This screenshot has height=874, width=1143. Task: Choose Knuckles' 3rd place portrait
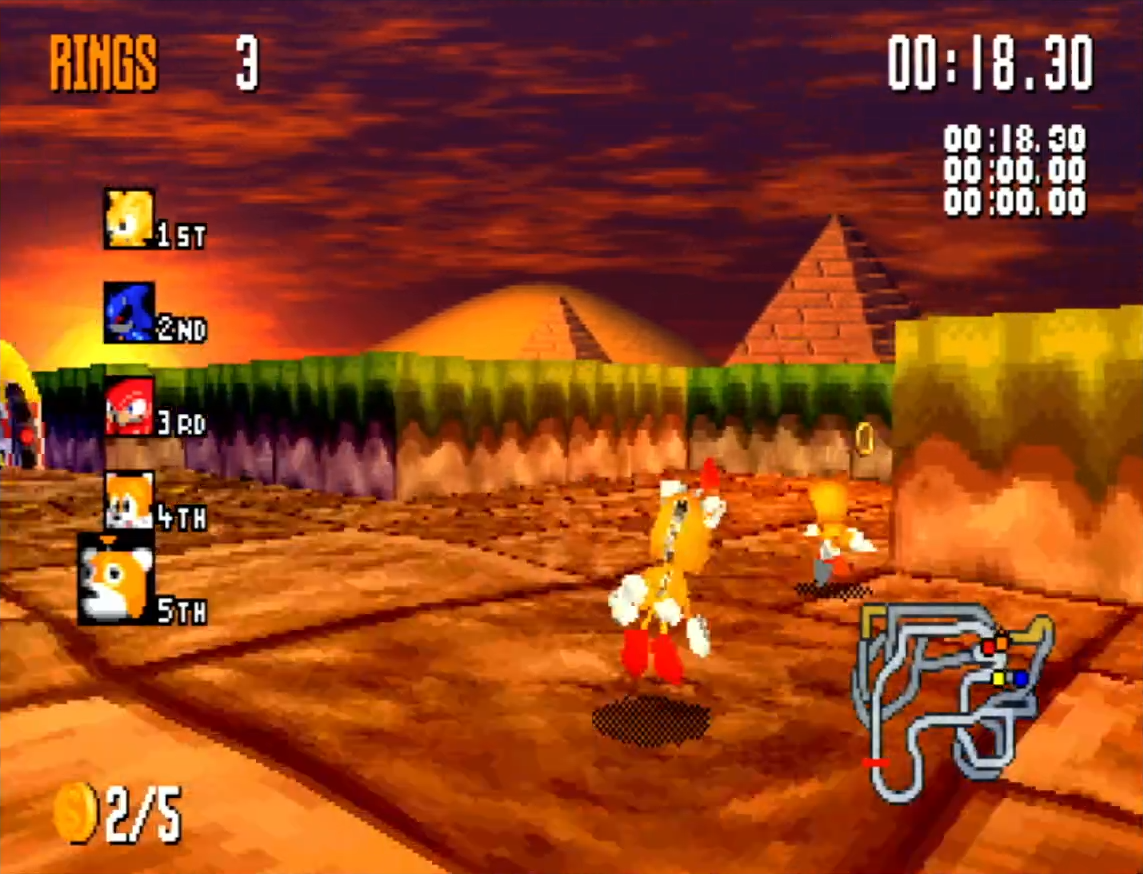[130, 406]
